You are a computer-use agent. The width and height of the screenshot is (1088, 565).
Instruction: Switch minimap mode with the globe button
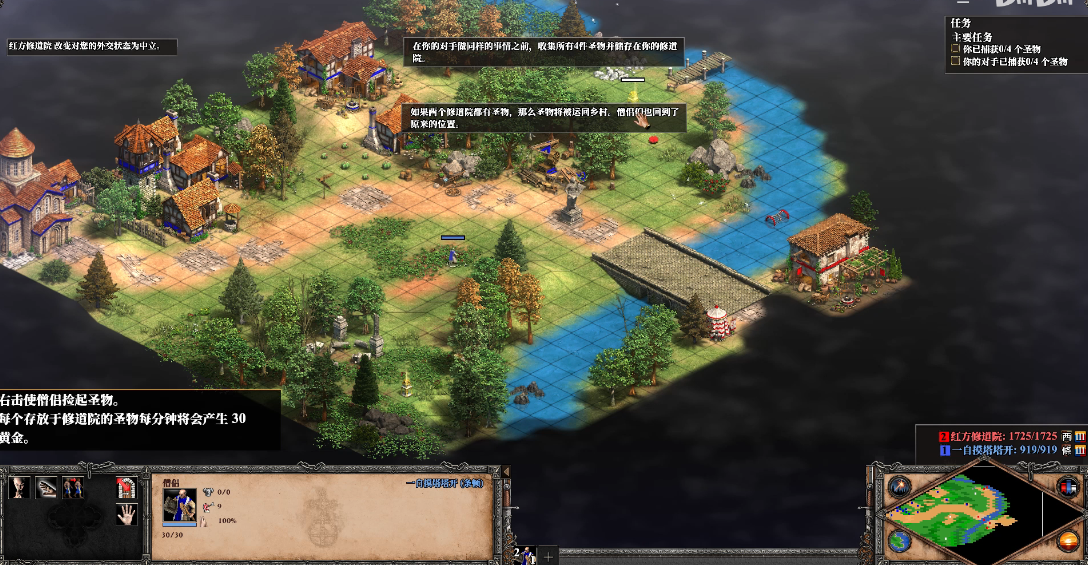pyautogui.click(x=897, y=541)
